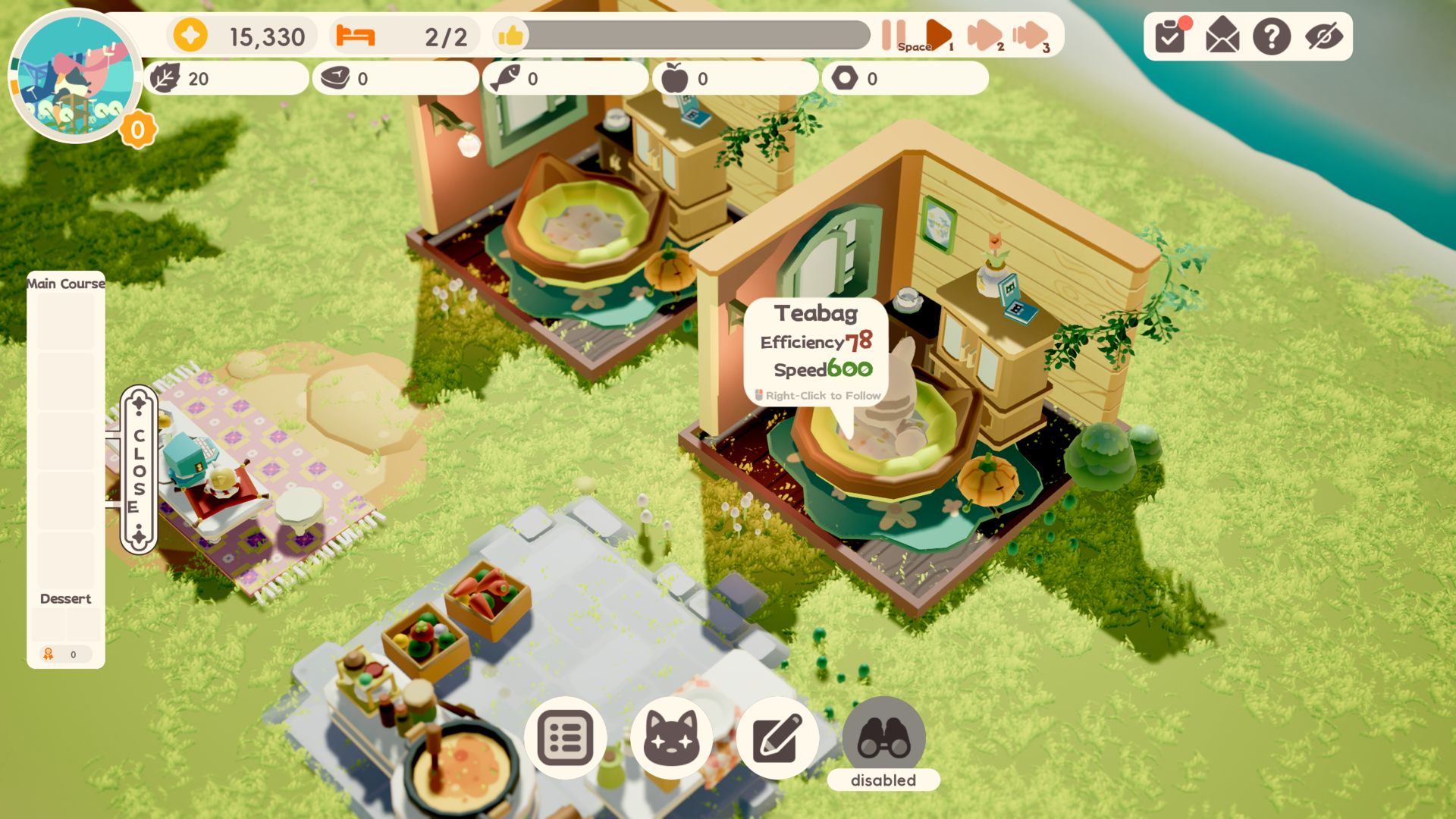Enter the pencil edit mode
Image resolution: width=1456 pixels, height=819 pixels.
coord(777,737)
